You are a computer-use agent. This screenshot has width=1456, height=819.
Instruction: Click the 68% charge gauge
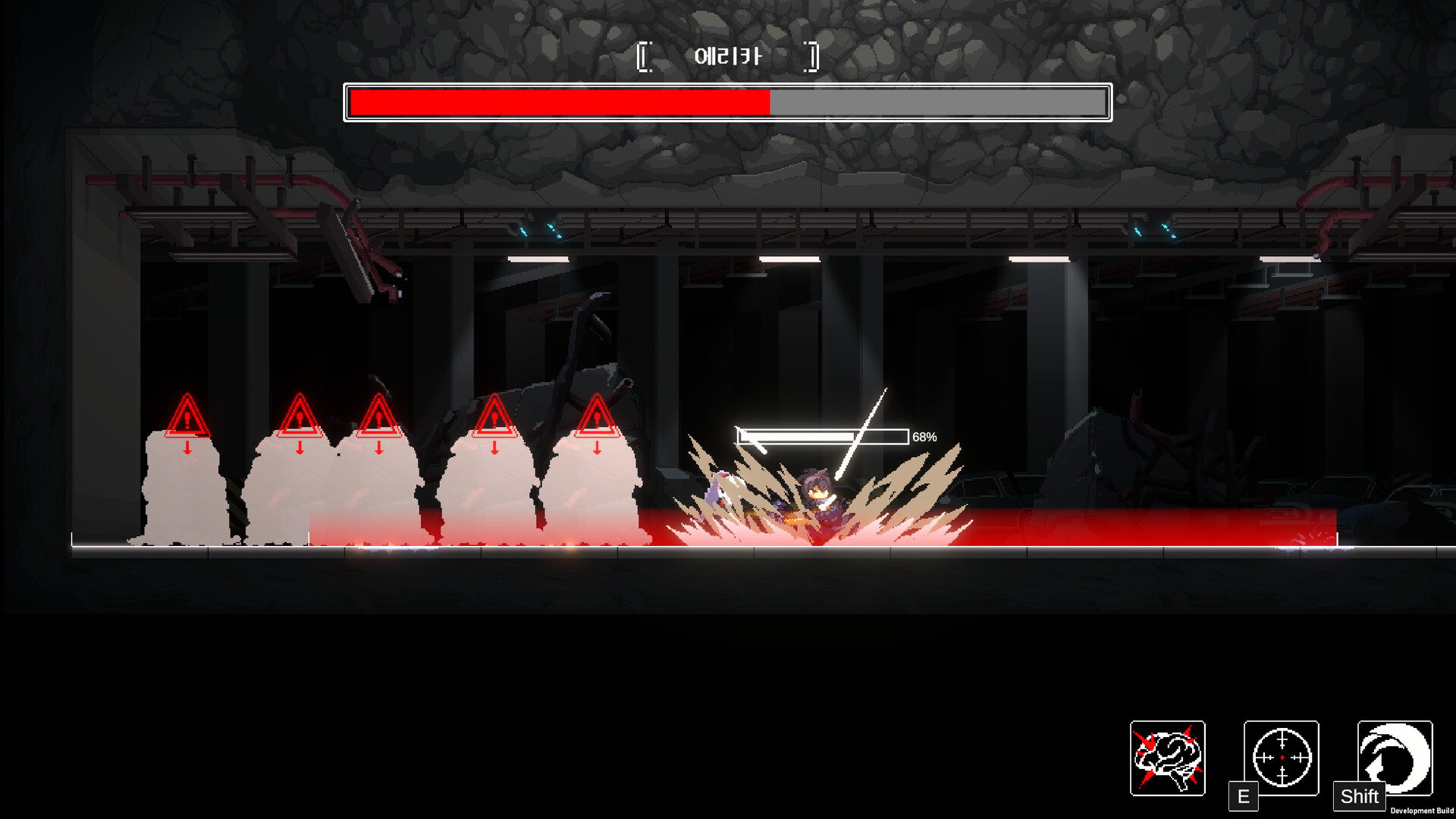(823, 437)
